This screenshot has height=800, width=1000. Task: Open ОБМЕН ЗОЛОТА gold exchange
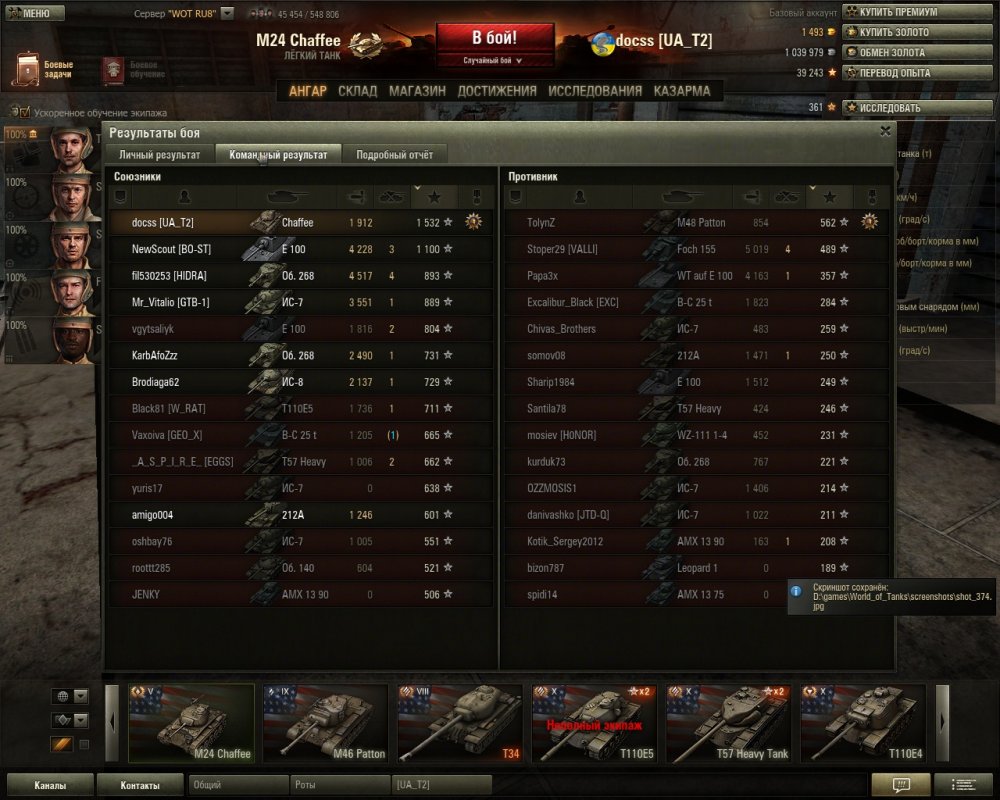pos(892,52)
